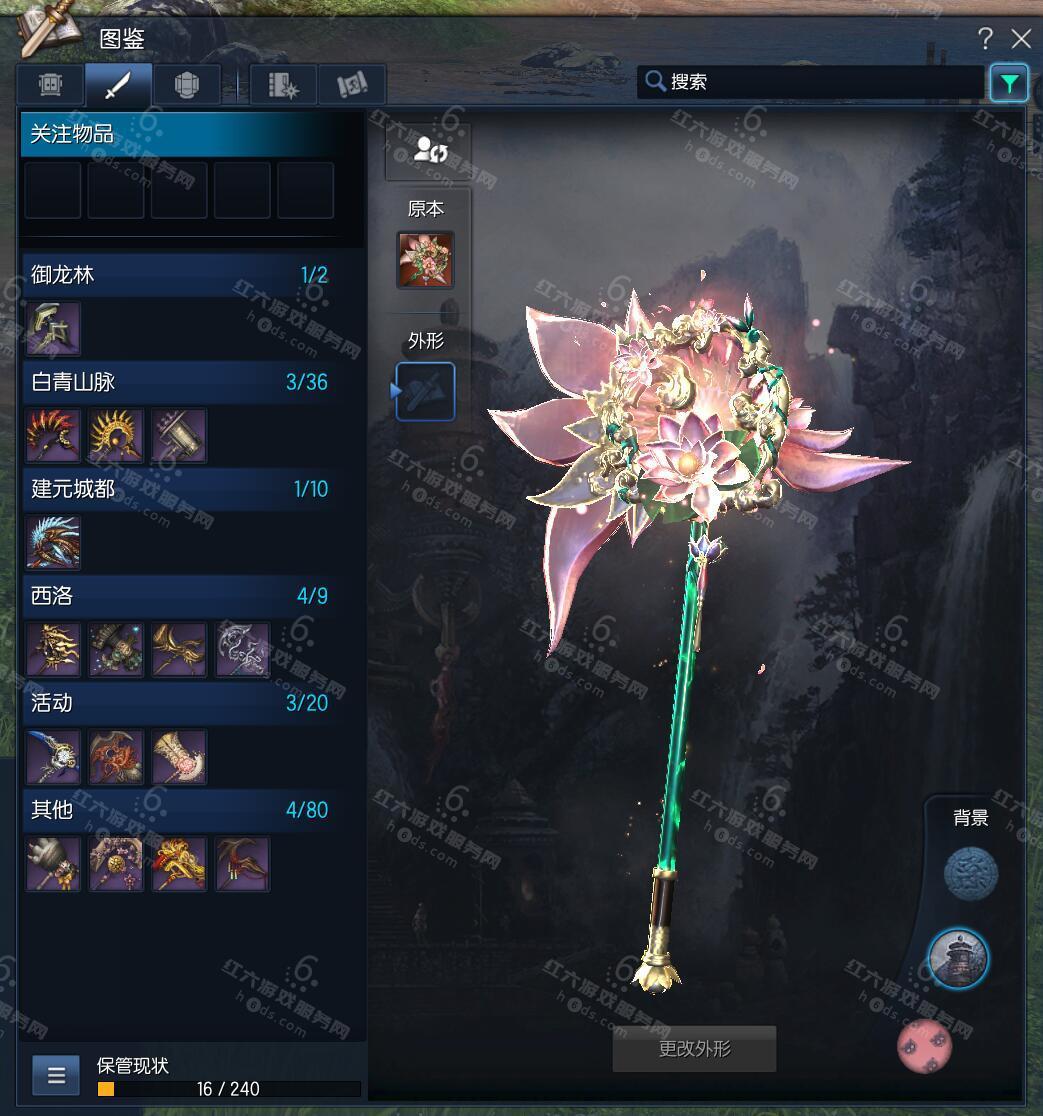The width and height of the screenshot is (1043, 1116).
Task: Open the 其他 category header
Action: [180, 810]
